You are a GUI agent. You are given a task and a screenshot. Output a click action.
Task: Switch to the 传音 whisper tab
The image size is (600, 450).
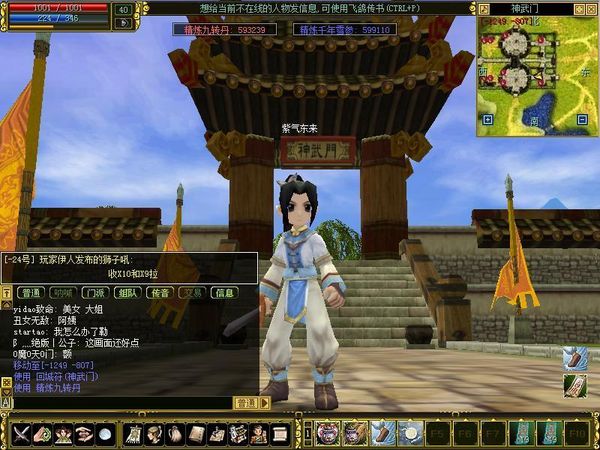[x=159, y=293]
